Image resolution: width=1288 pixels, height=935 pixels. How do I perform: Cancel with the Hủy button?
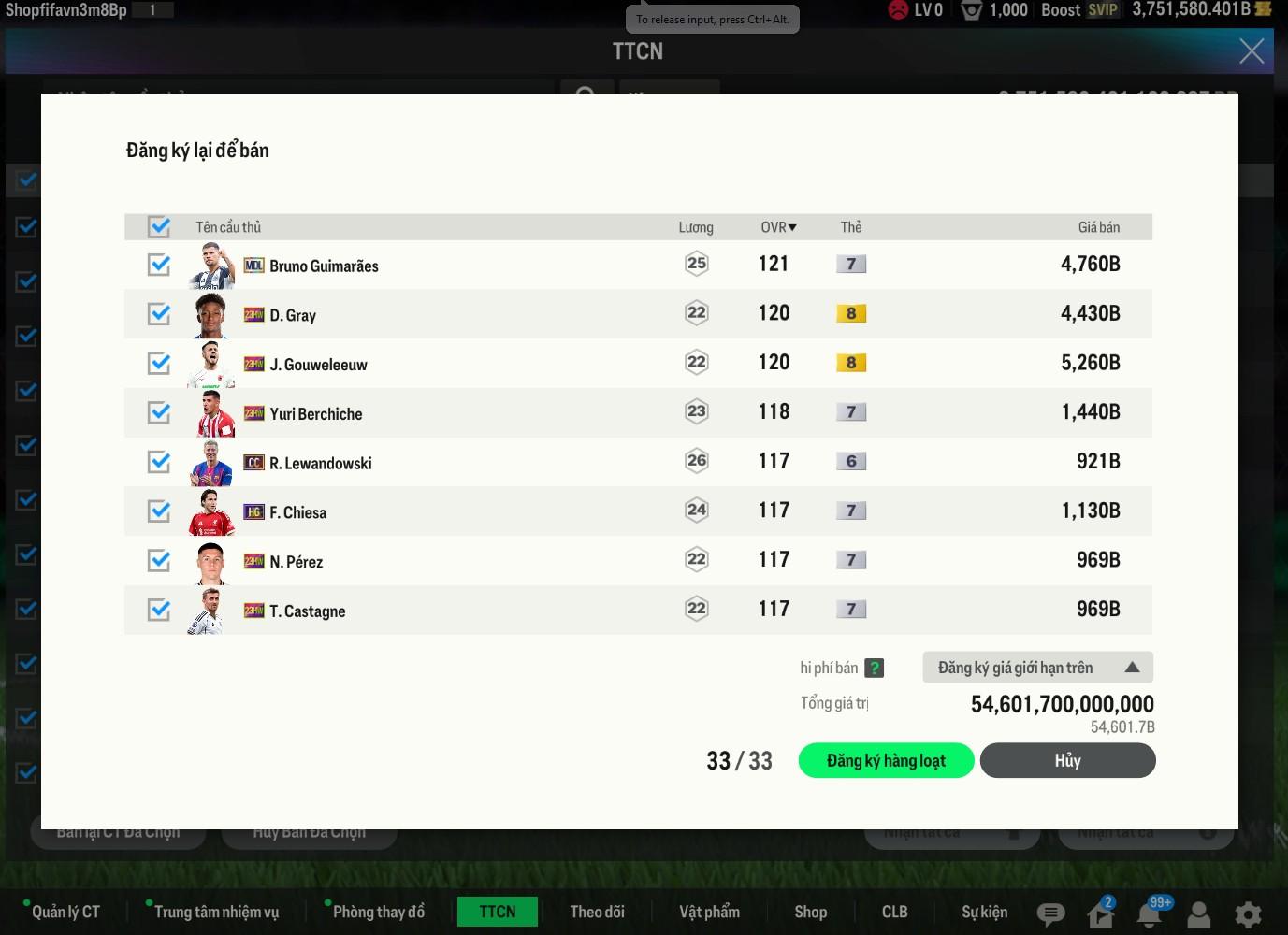pos(1067,761)
